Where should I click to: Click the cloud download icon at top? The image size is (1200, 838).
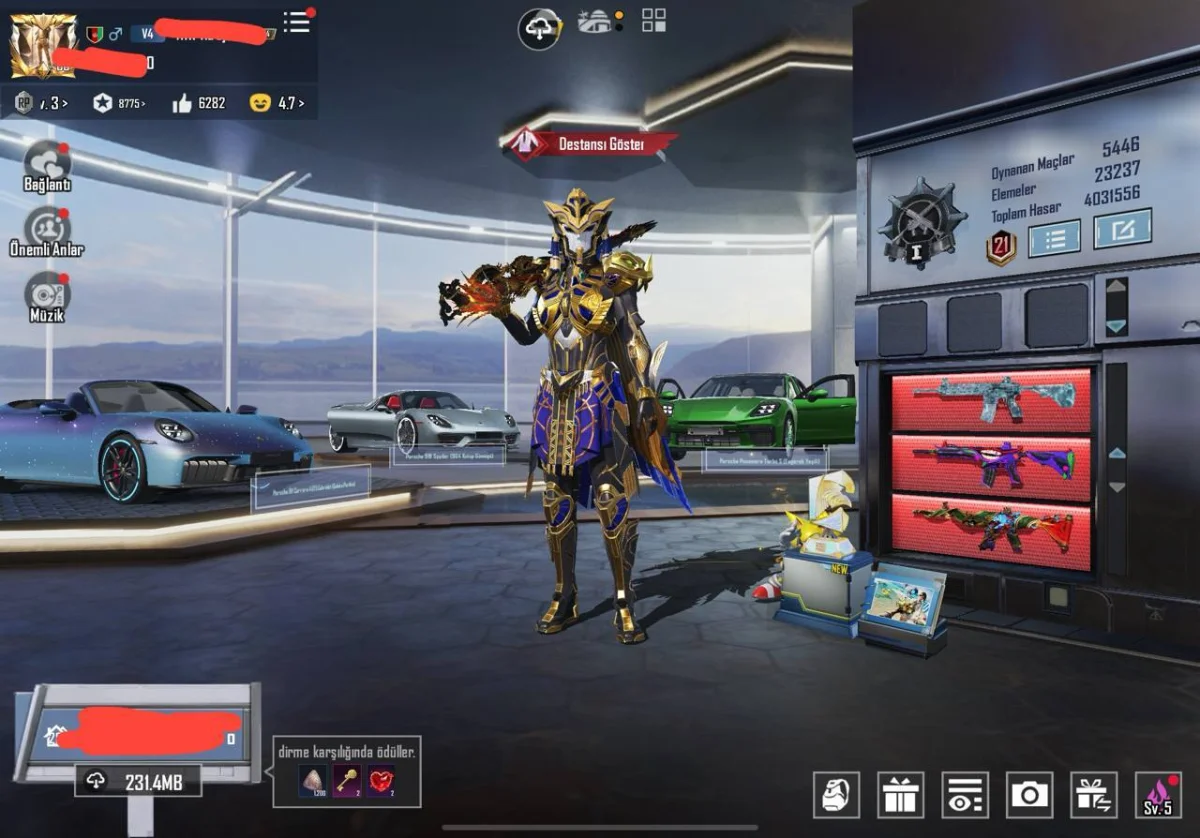click(539, 29)
